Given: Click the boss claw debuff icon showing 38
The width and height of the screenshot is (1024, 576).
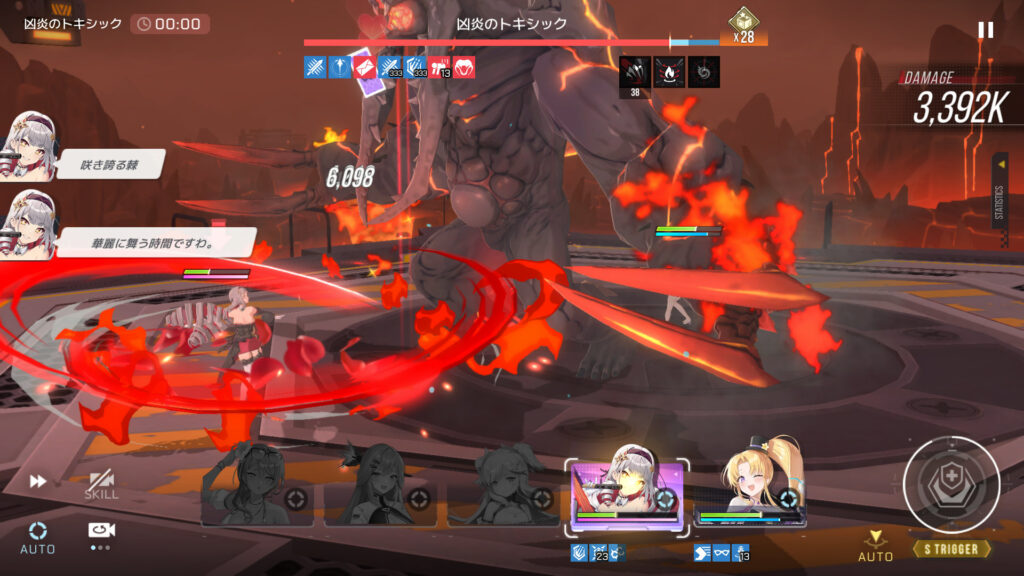Looking at the screenshot, I should coord(635,72).
